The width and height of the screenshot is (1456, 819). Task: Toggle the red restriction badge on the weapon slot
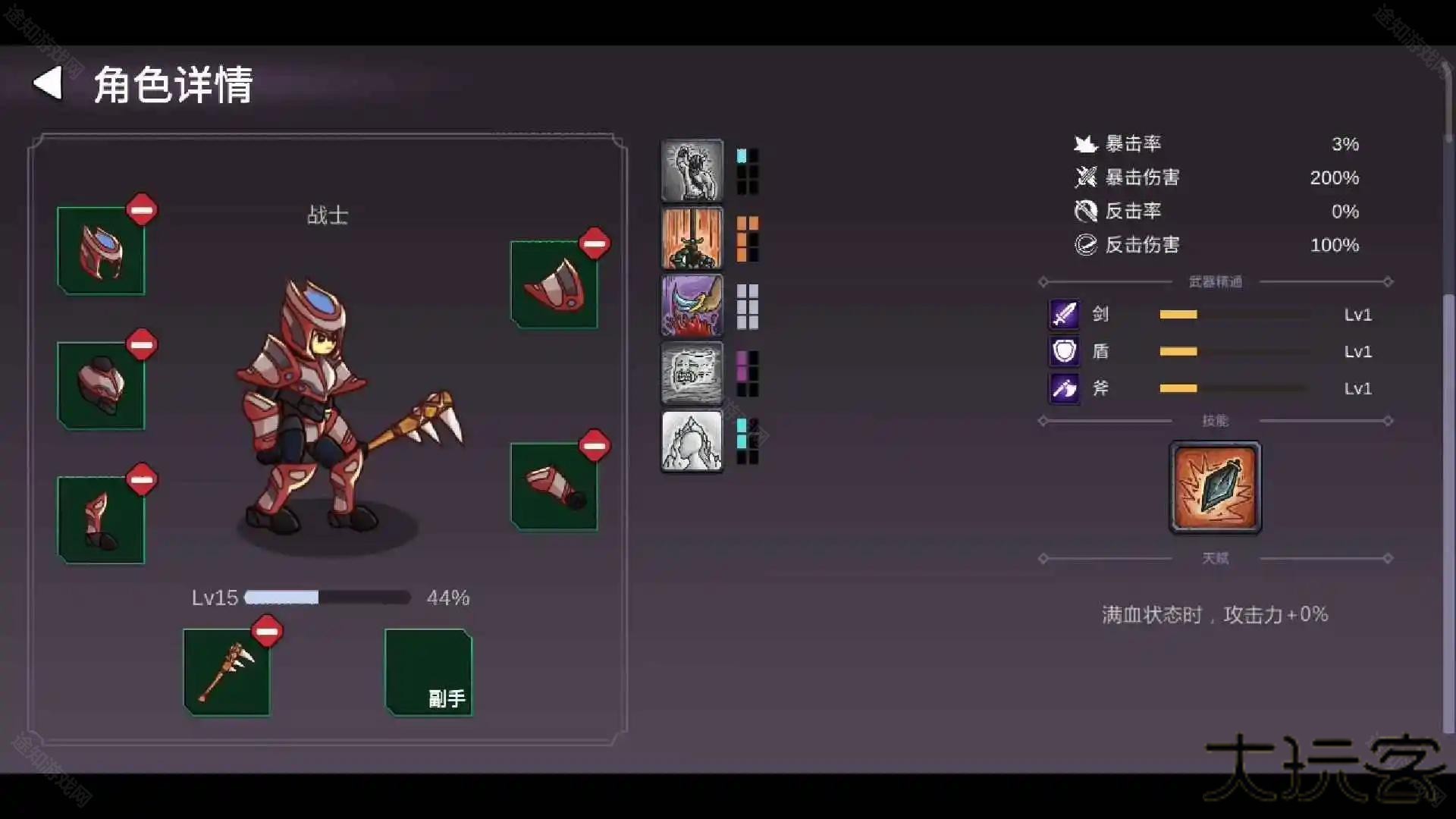tap(267, 631)
